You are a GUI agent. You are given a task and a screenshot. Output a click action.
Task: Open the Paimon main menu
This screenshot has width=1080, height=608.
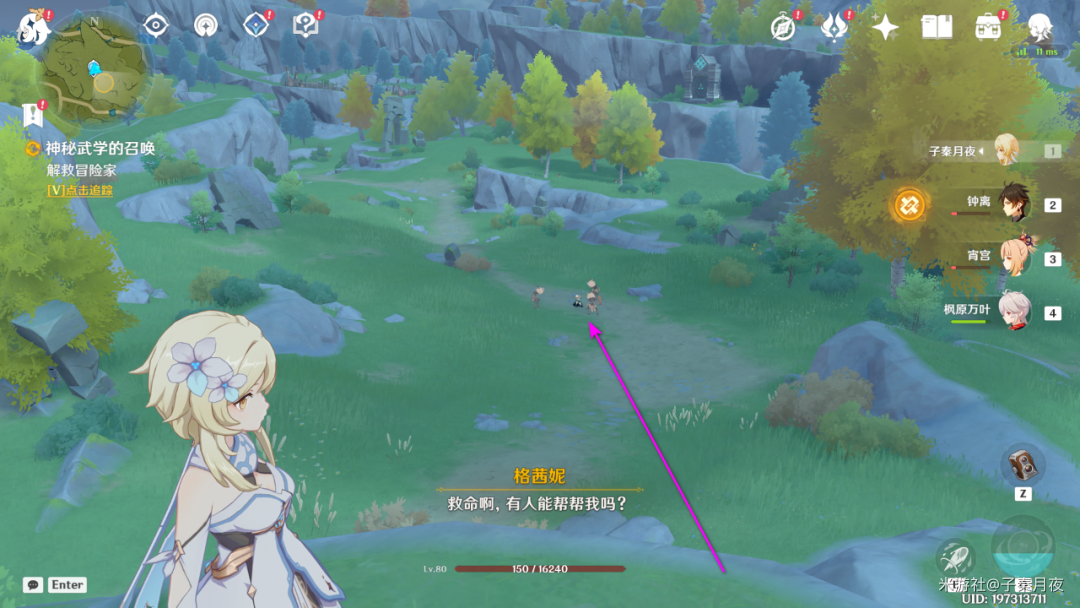click(33, 30)
